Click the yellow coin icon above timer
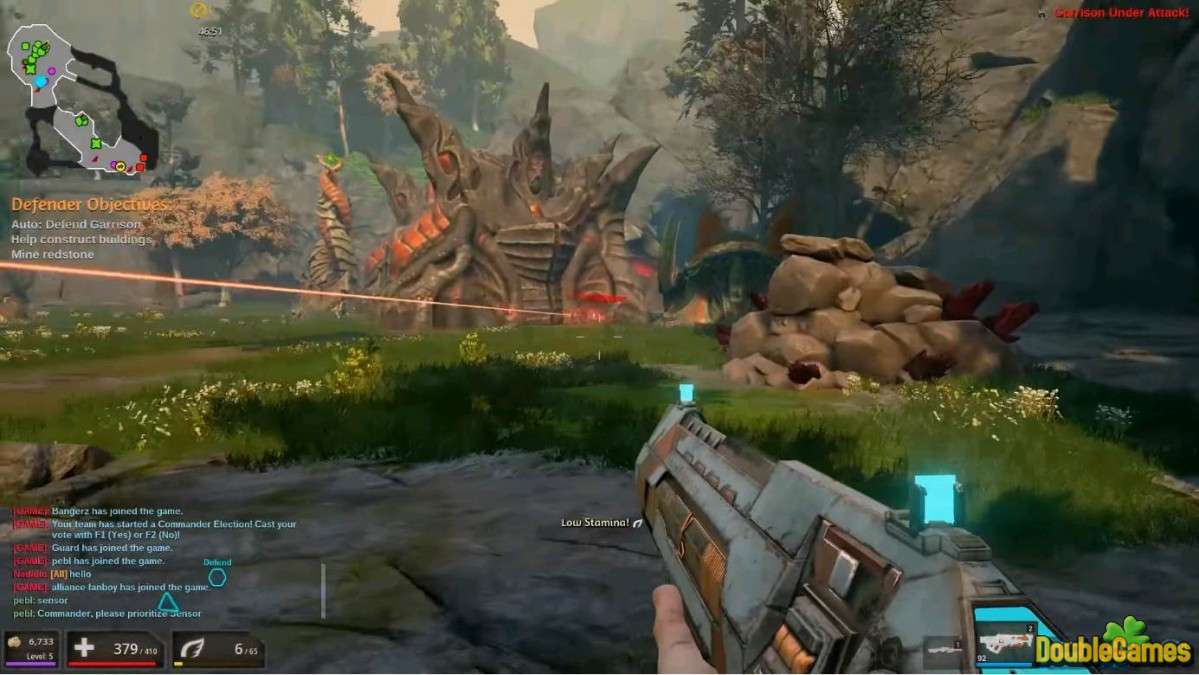Image resolution: width=1199 pixels, height=675 pixels. 199,11
